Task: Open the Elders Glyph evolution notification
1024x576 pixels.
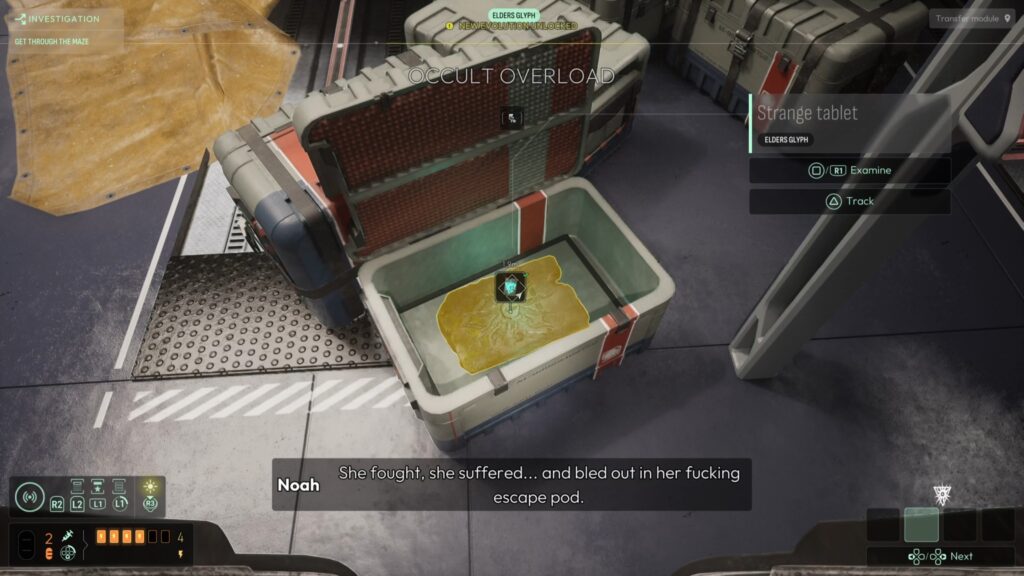Action: click(511, 21)
